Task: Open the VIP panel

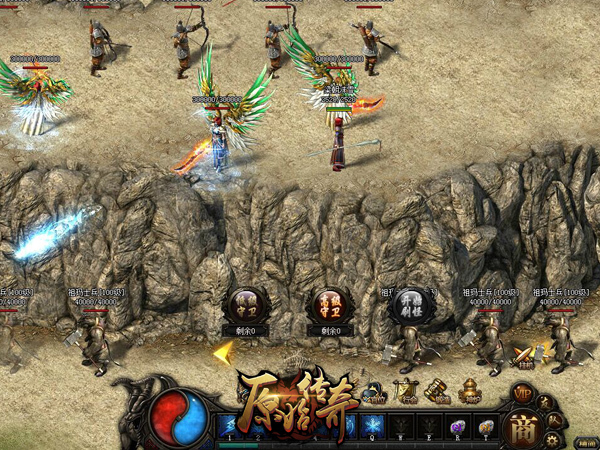Action: coord(522,393)
